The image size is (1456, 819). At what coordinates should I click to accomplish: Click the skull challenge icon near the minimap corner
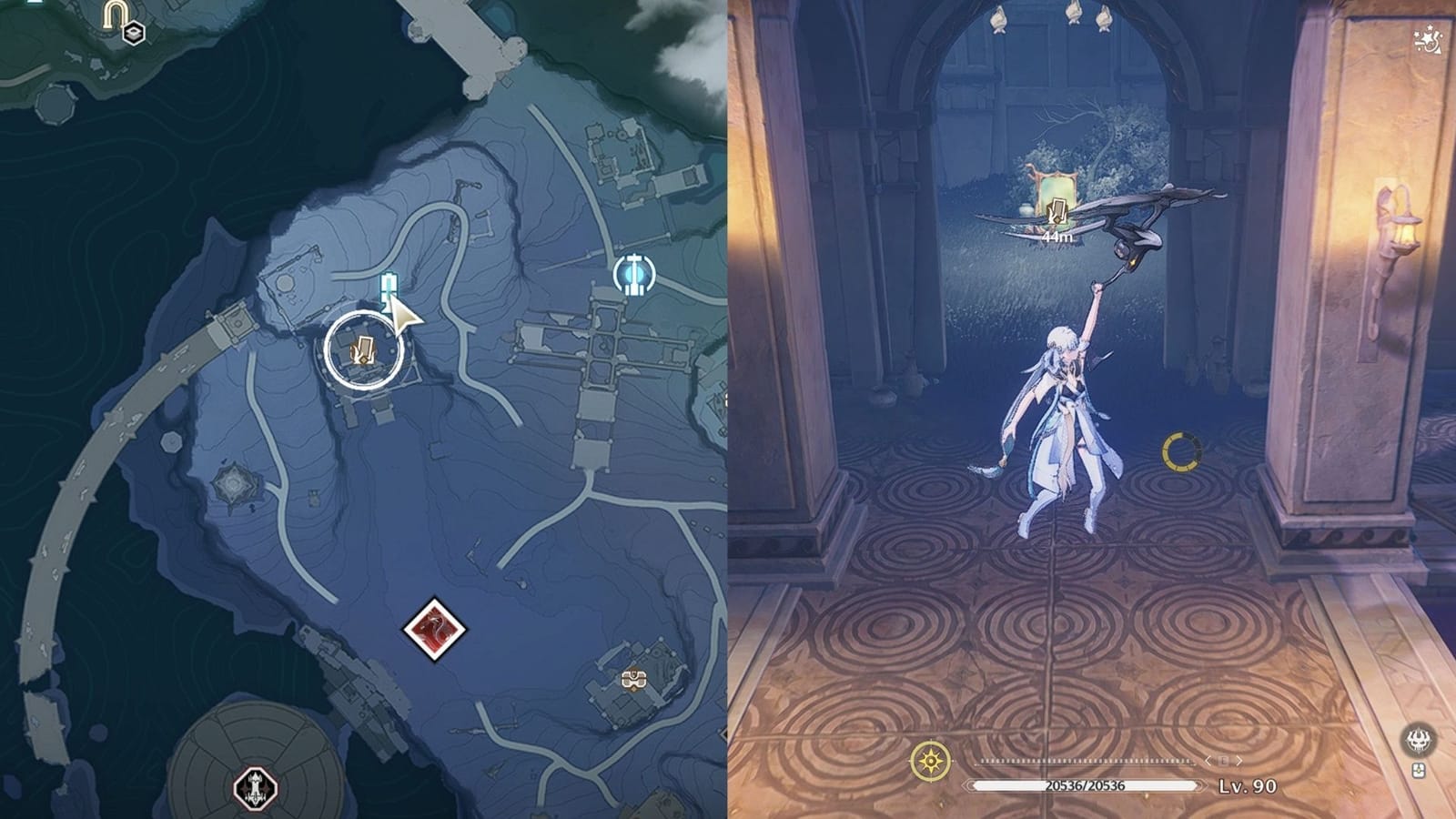(x=1418, y=740)
